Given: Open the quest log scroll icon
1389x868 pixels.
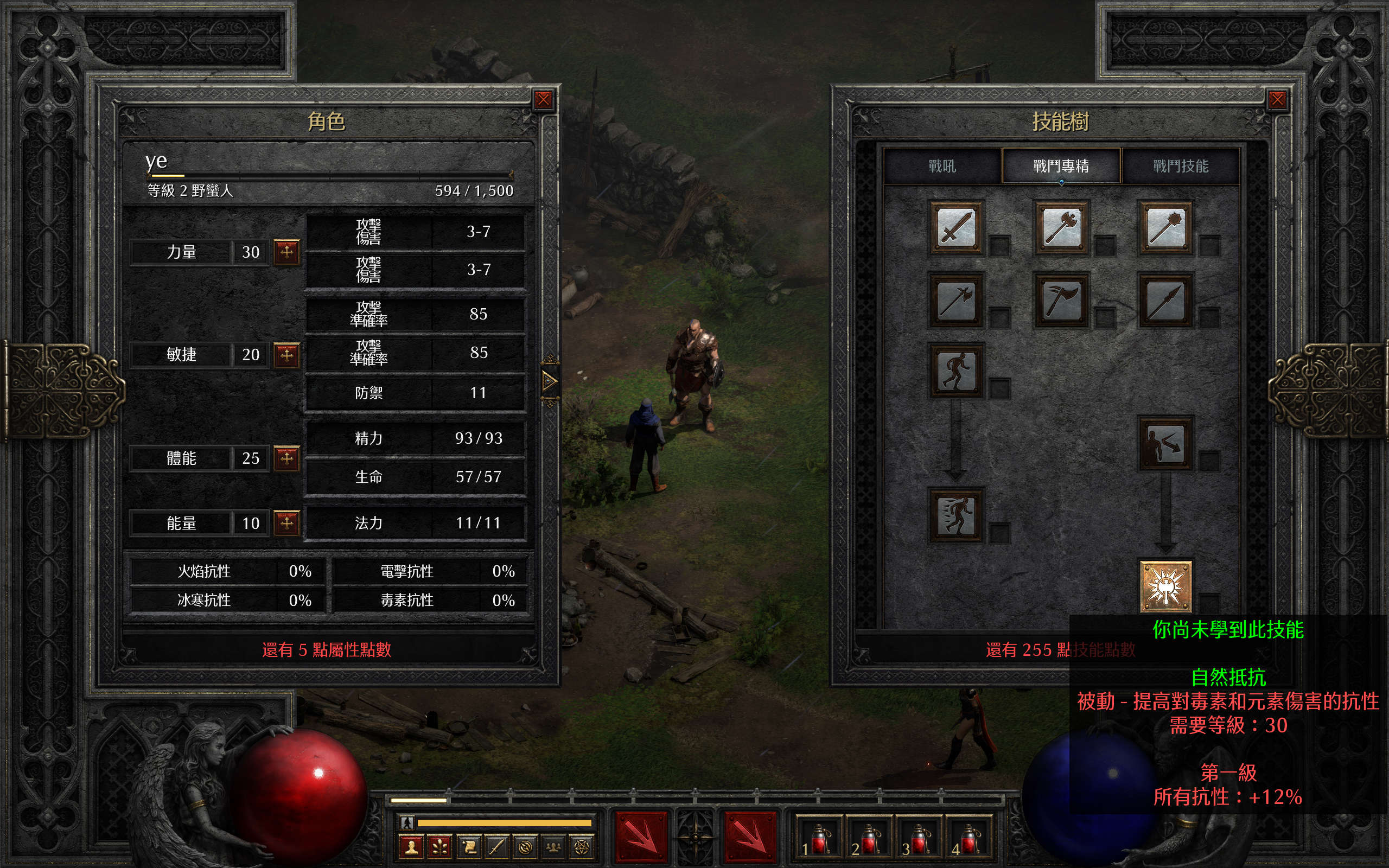Looking at the screenshot, I should tap(469, 847).
